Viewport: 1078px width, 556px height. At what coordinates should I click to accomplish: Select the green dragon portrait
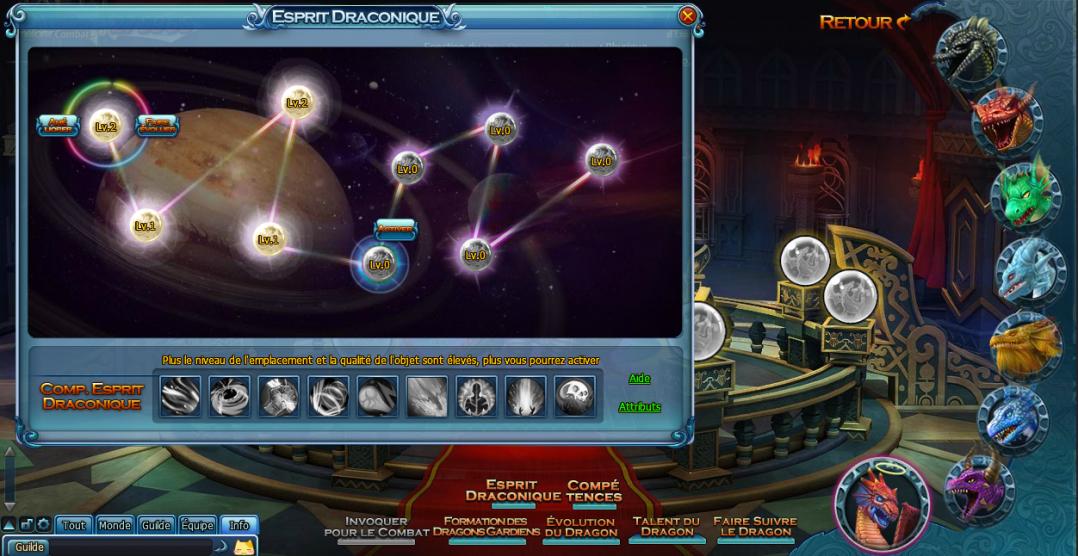point(1027,195)
